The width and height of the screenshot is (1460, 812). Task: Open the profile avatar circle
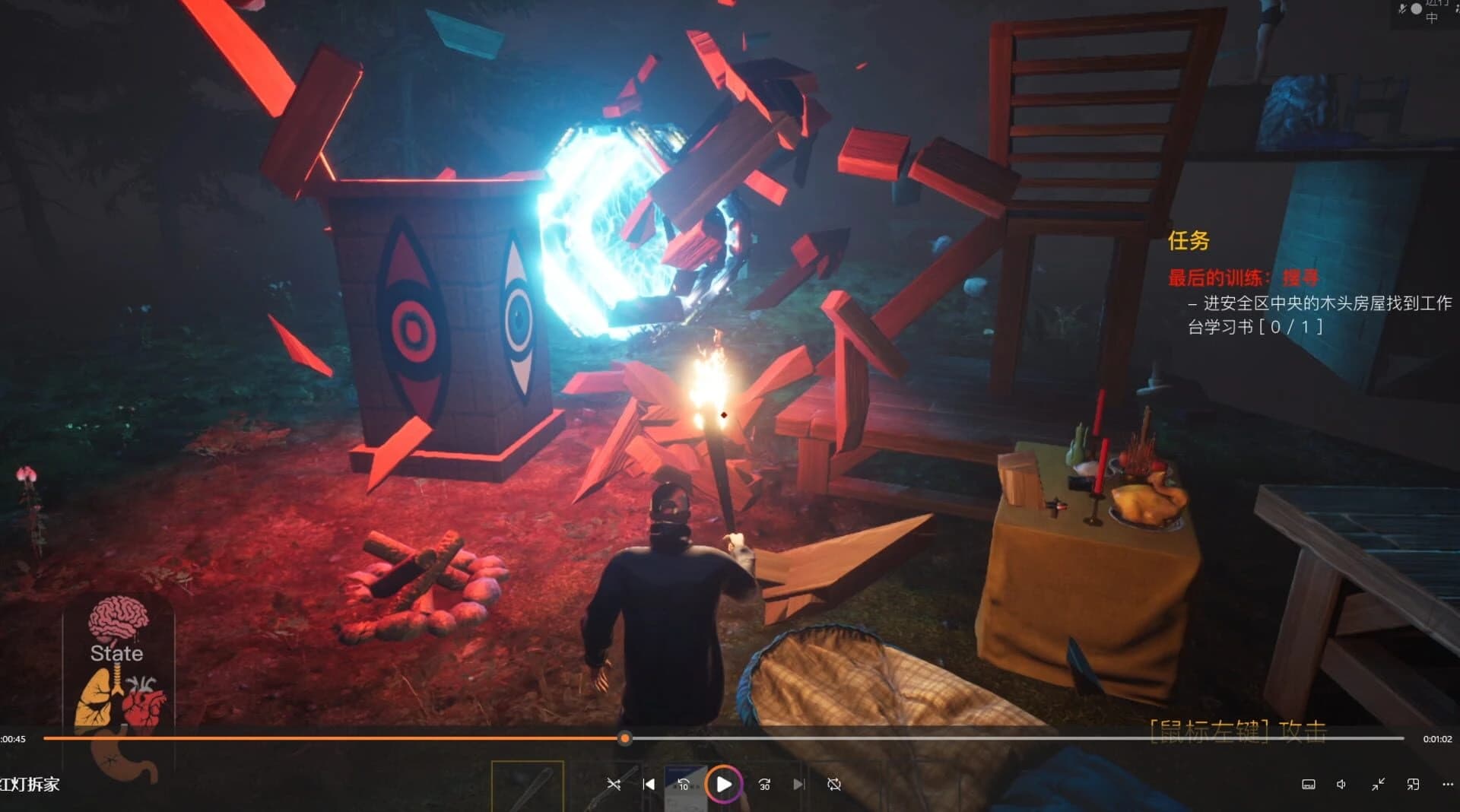click(1417, 8)
